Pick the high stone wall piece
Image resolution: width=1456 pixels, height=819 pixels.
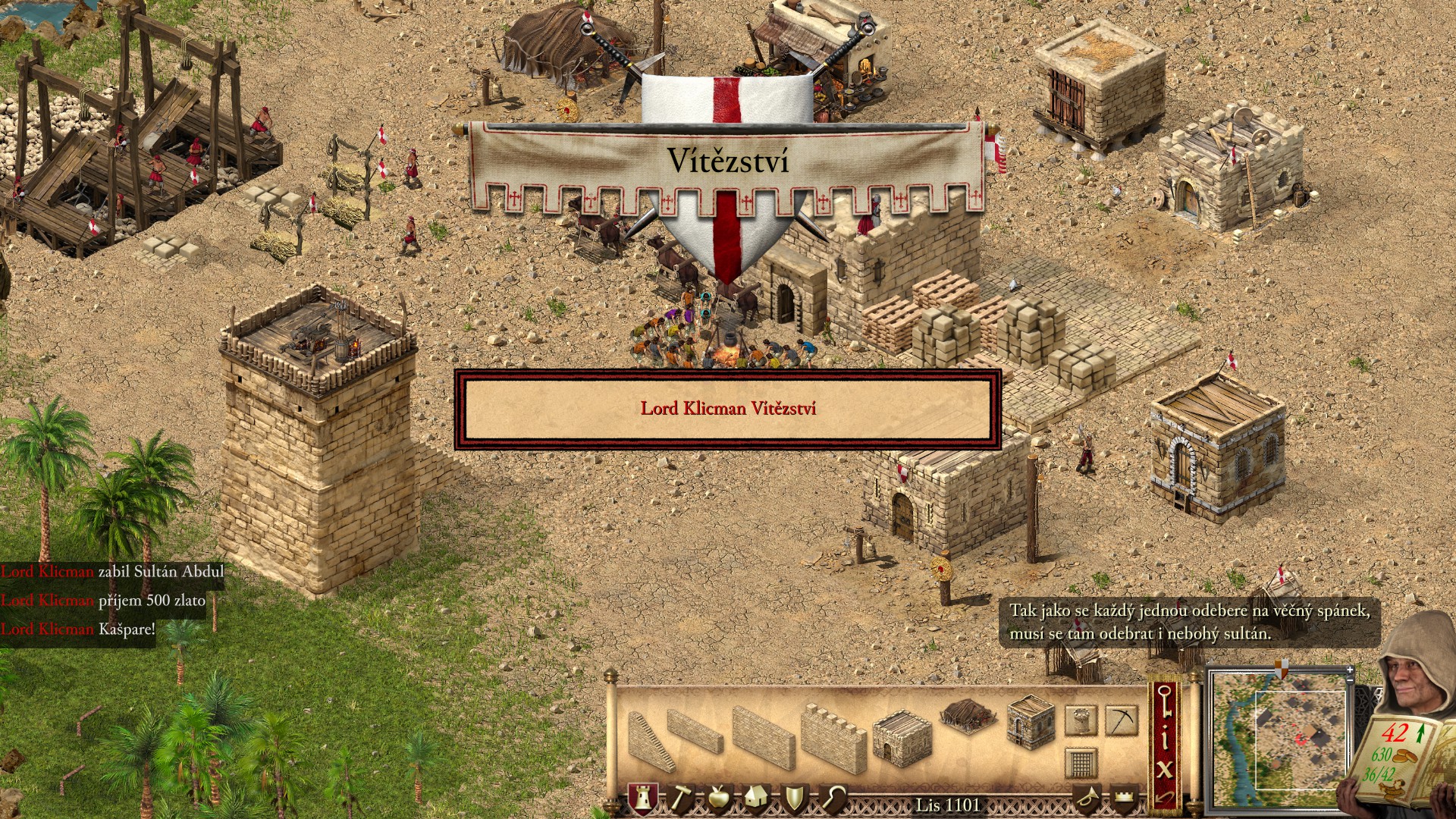(762, 737)
